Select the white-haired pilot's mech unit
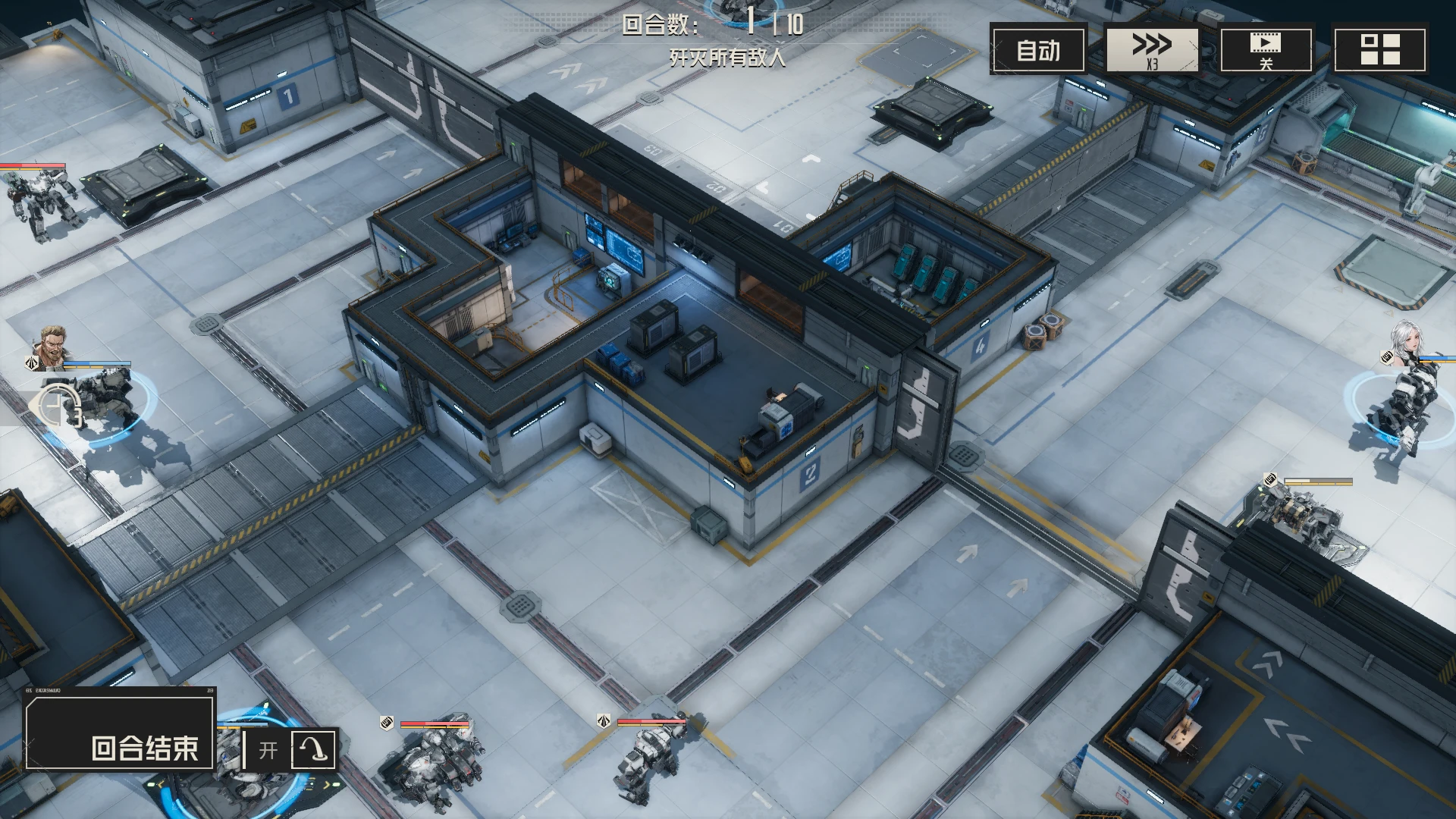Image resolution: width=1456 pixels, height=819 pixels. pyautogui.click(x=1399, y=409)
